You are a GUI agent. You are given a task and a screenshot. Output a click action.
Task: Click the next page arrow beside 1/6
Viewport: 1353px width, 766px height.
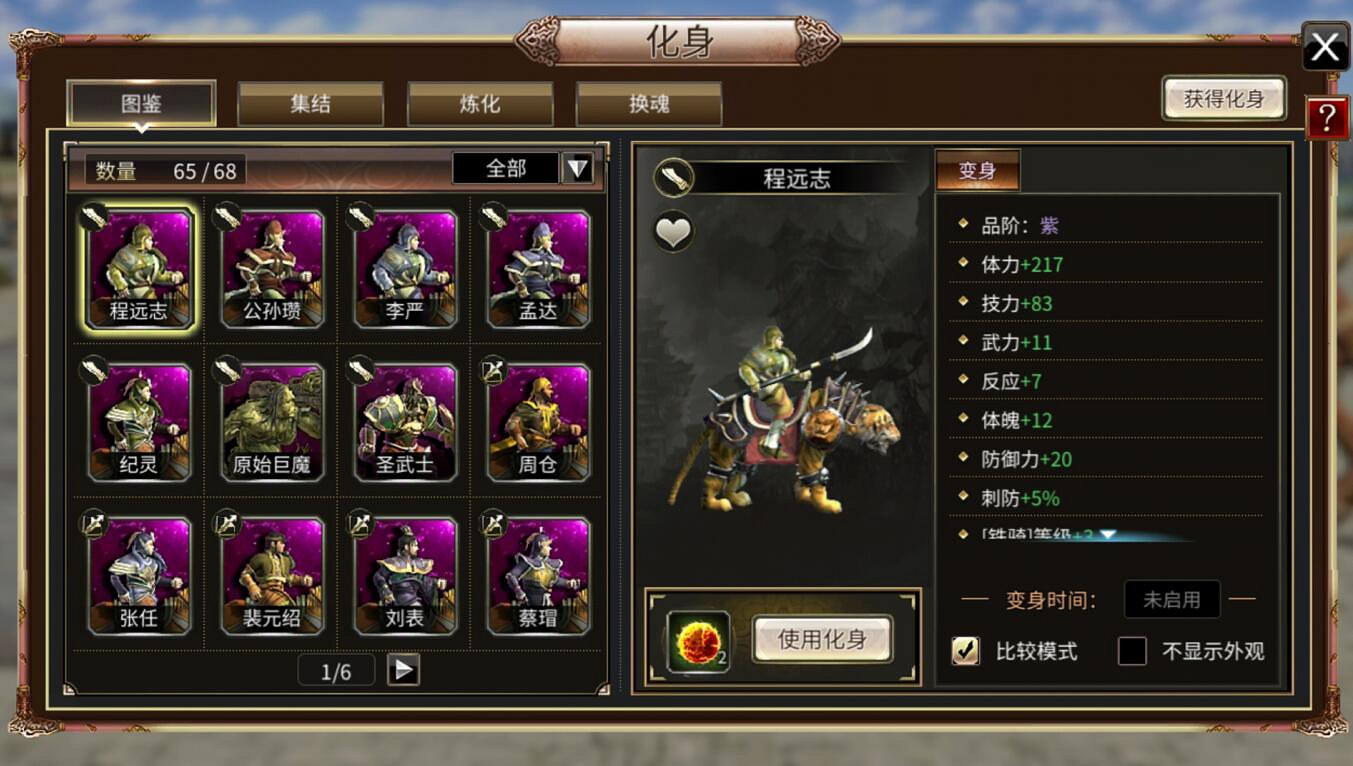[403, 669]
